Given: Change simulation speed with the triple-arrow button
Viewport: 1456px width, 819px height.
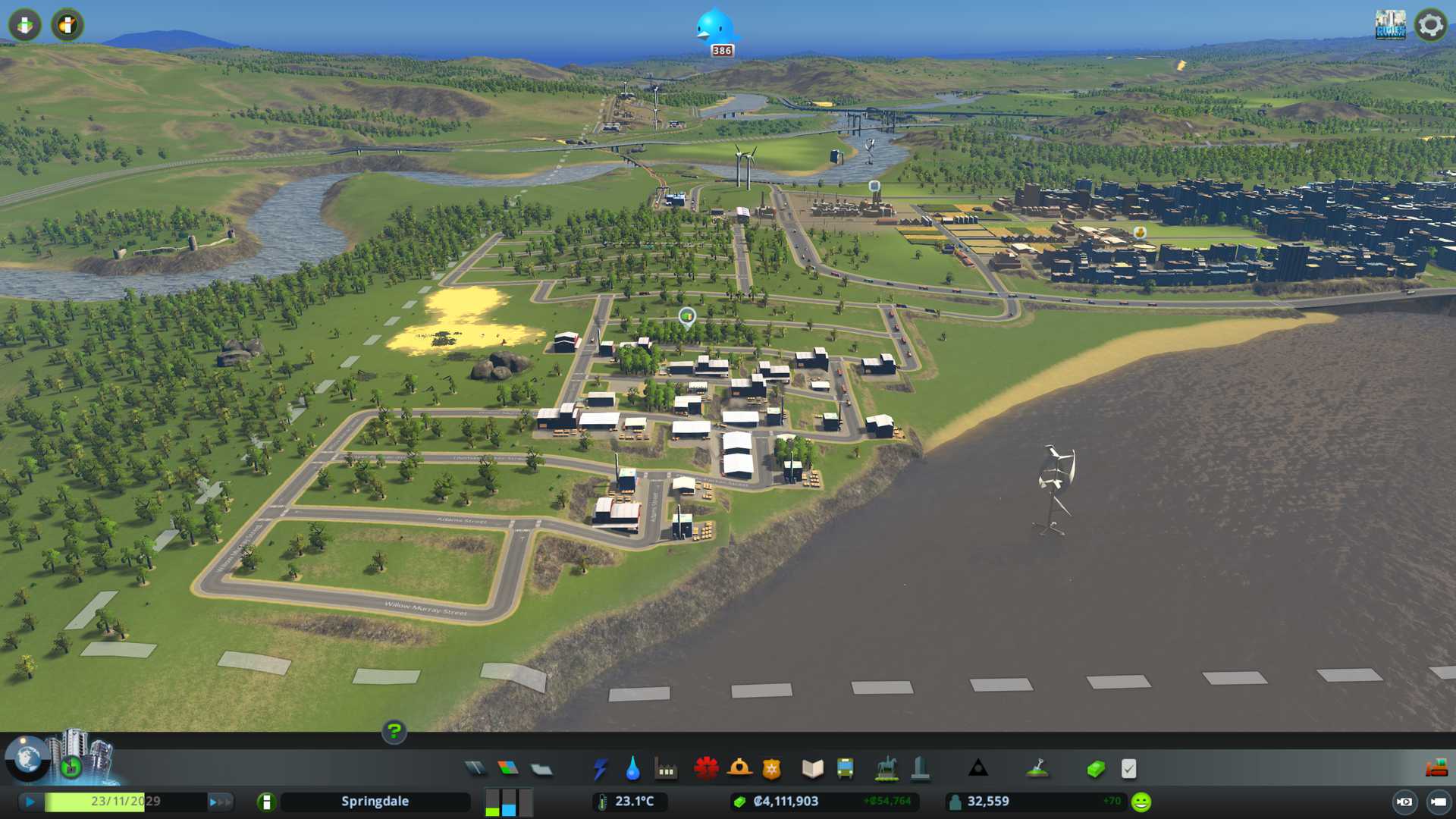Looking at the screenshot, I should (x=219, y=802).
